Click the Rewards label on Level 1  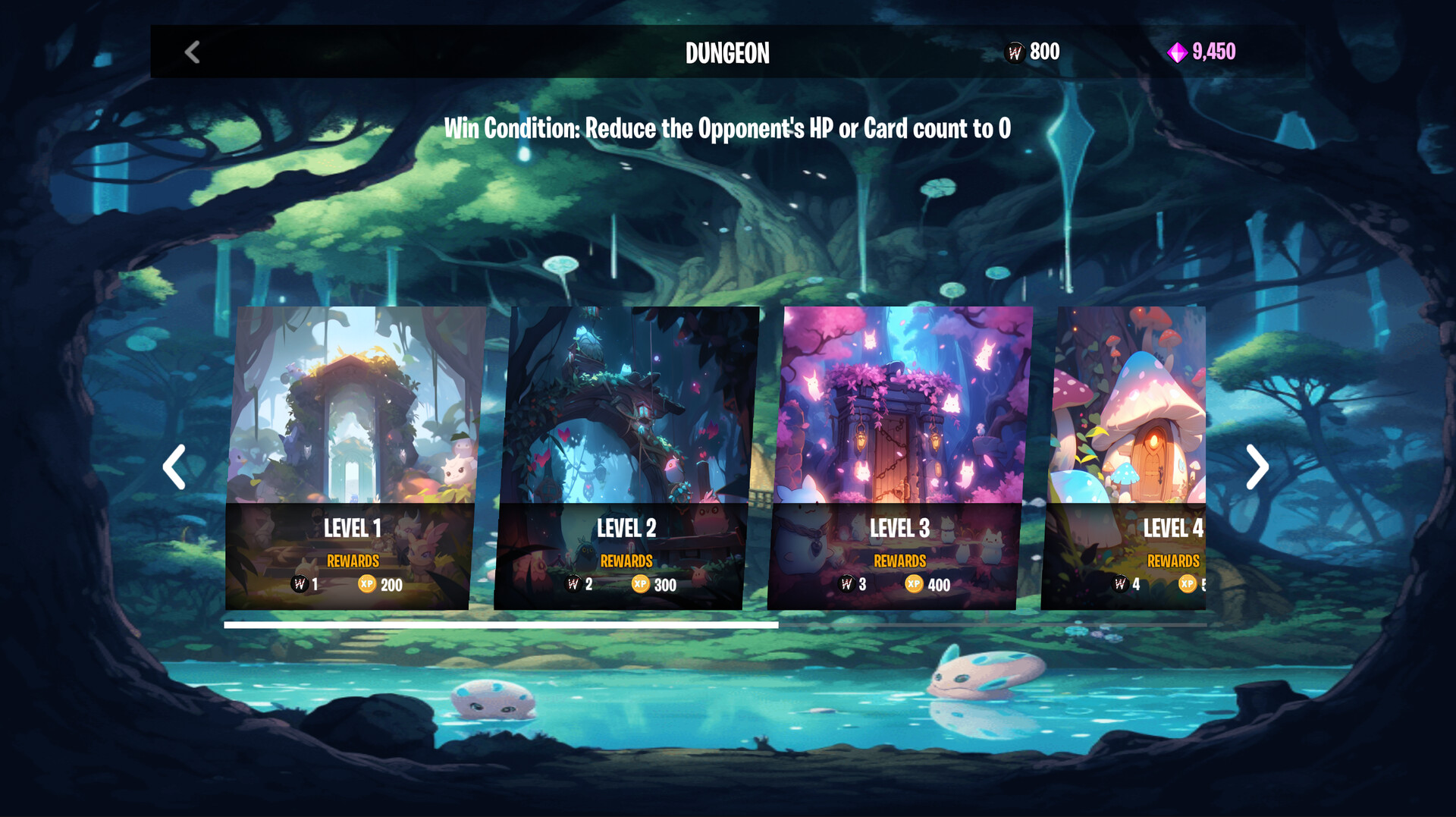[x=353, y=561]
